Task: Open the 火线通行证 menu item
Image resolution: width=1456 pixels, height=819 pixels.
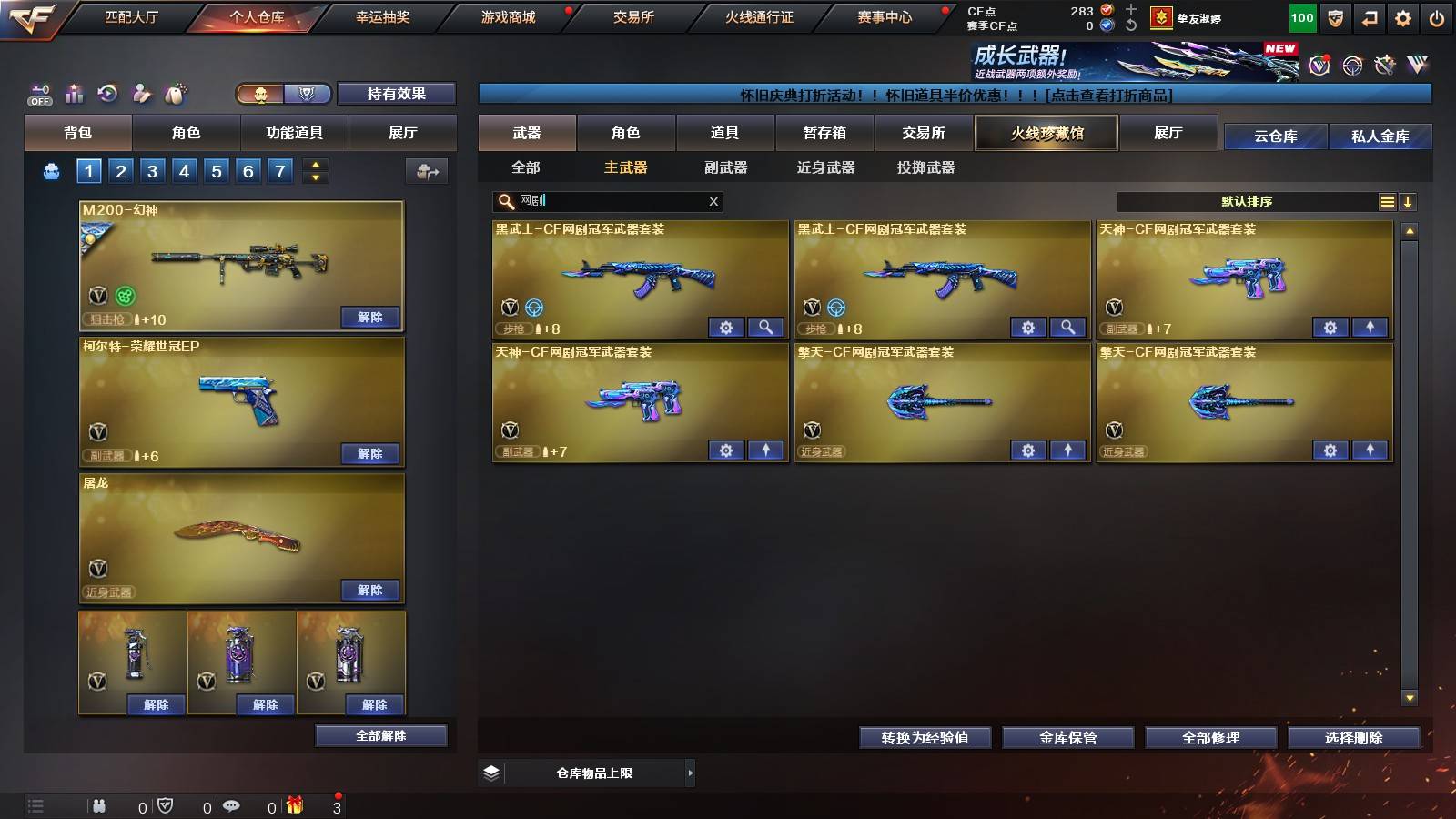Action: point(761,16)
